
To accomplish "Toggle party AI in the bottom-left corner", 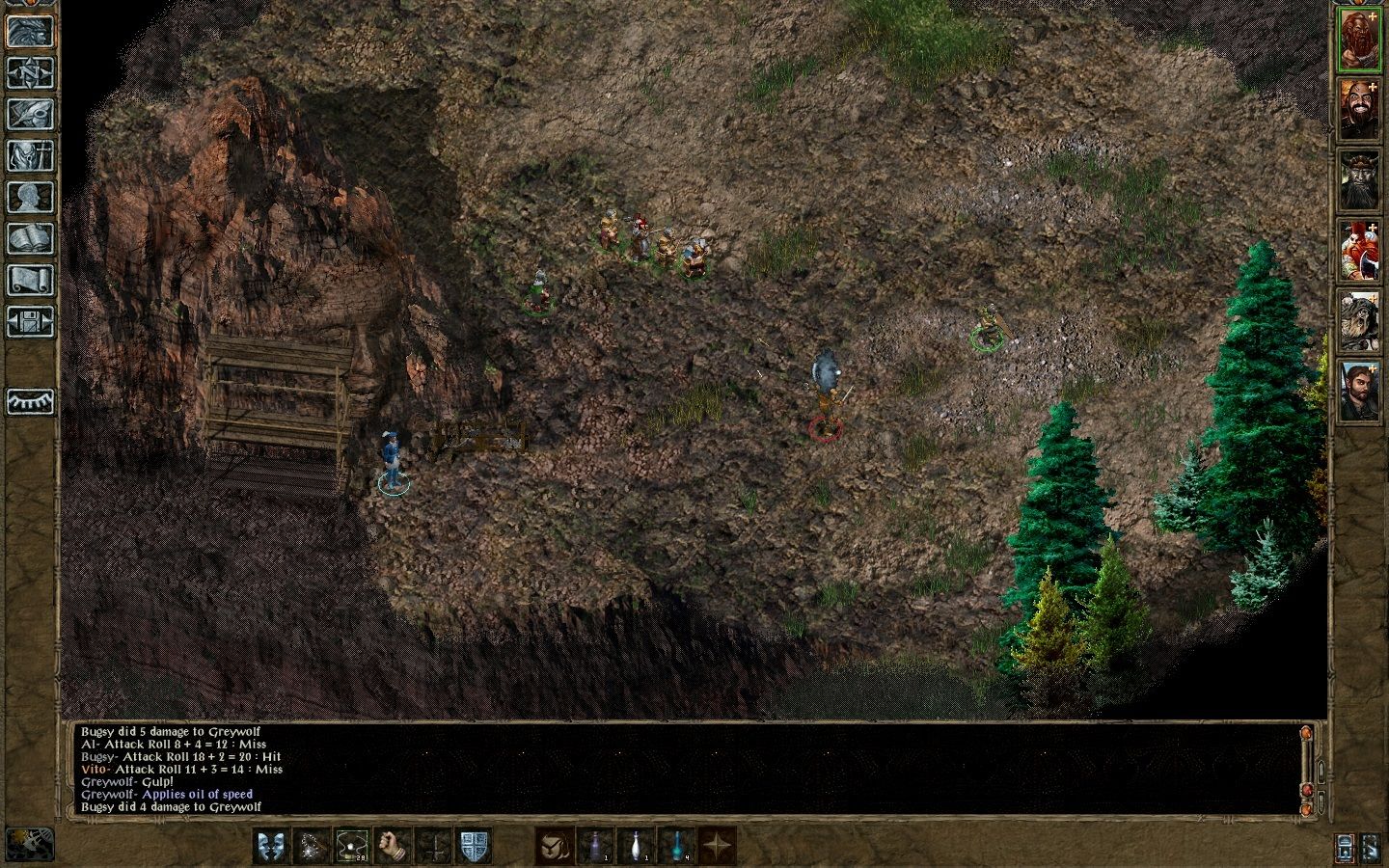I will pos(29,844).
